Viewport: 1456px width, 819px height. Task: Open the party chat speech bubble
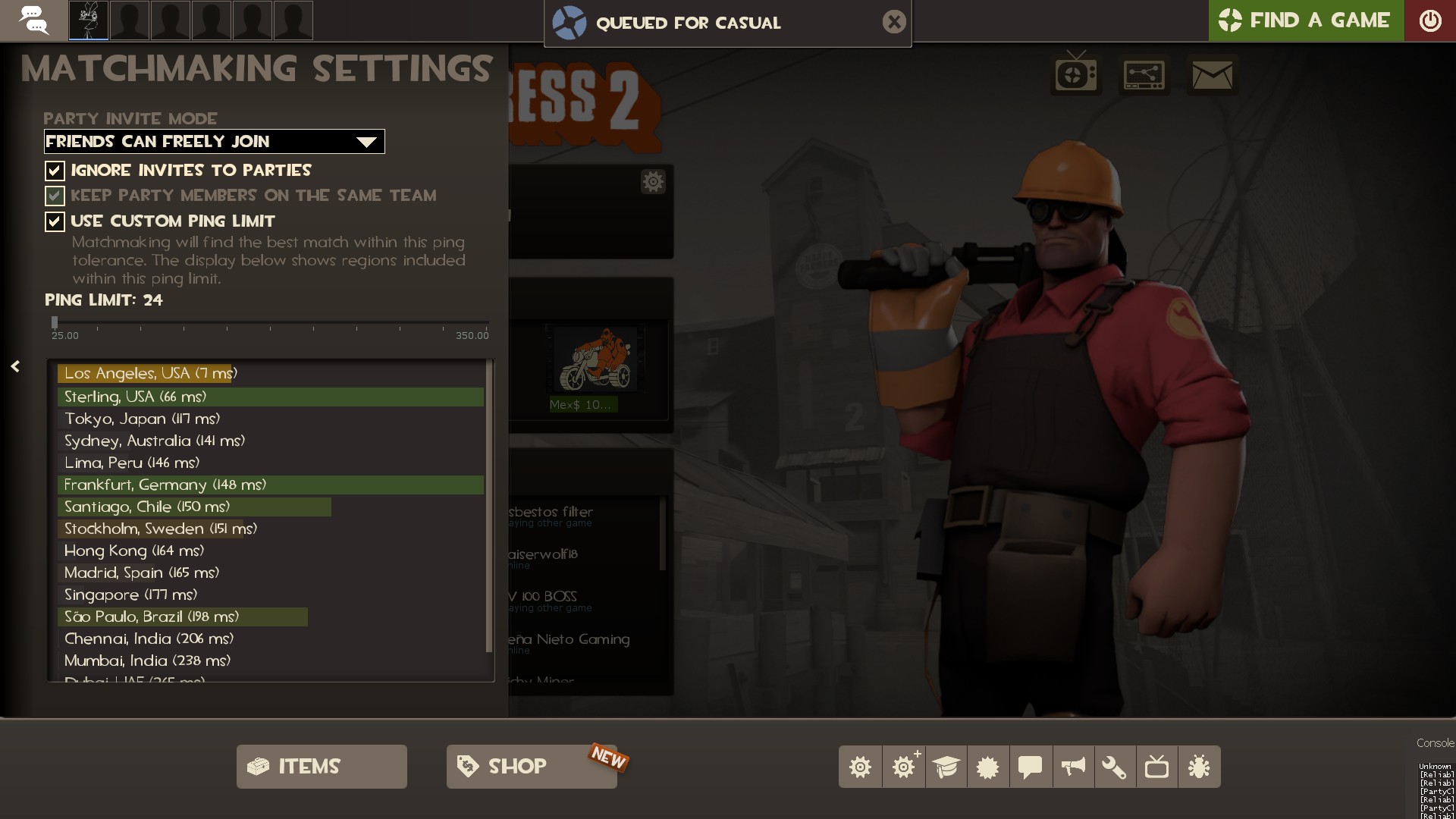33,20
